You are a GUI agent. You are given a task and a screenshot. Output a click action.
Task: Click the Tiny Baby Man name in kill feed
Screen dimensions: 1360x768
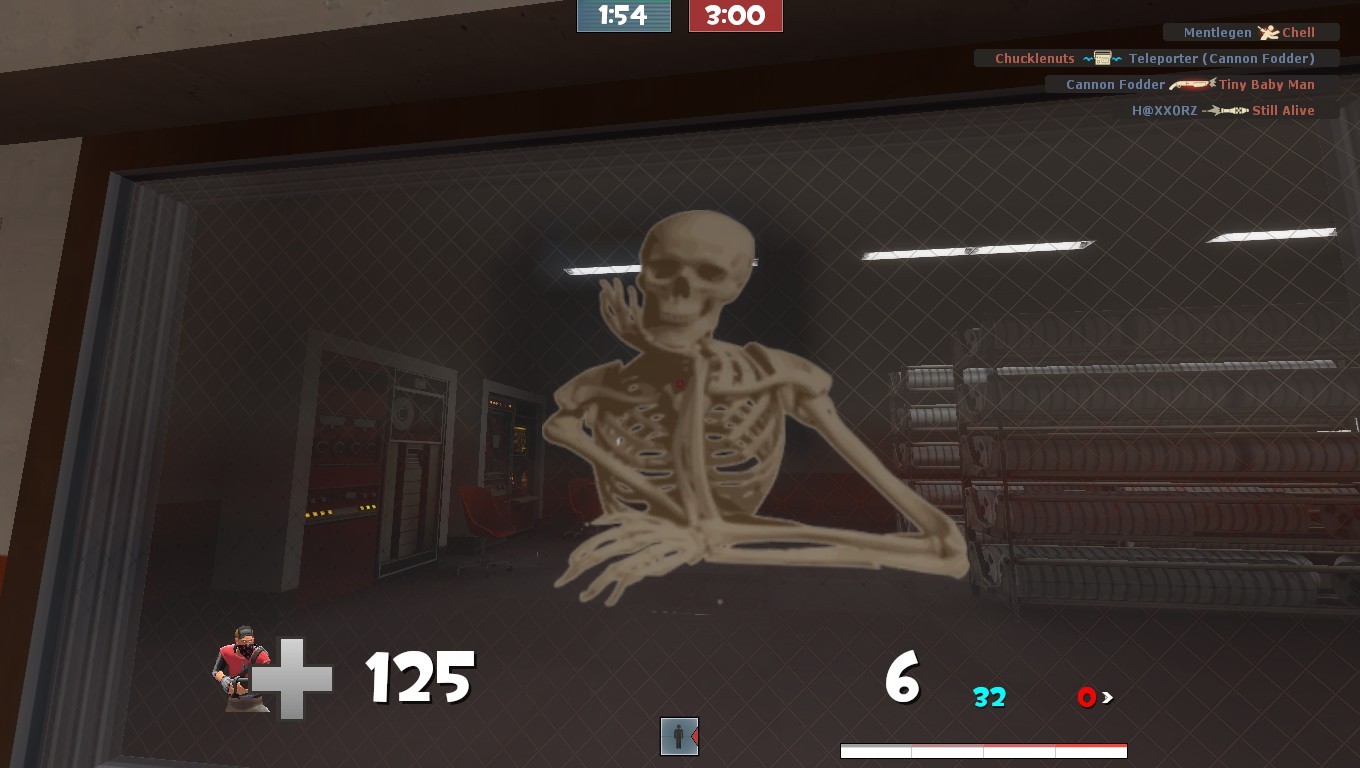[1267, 84]
